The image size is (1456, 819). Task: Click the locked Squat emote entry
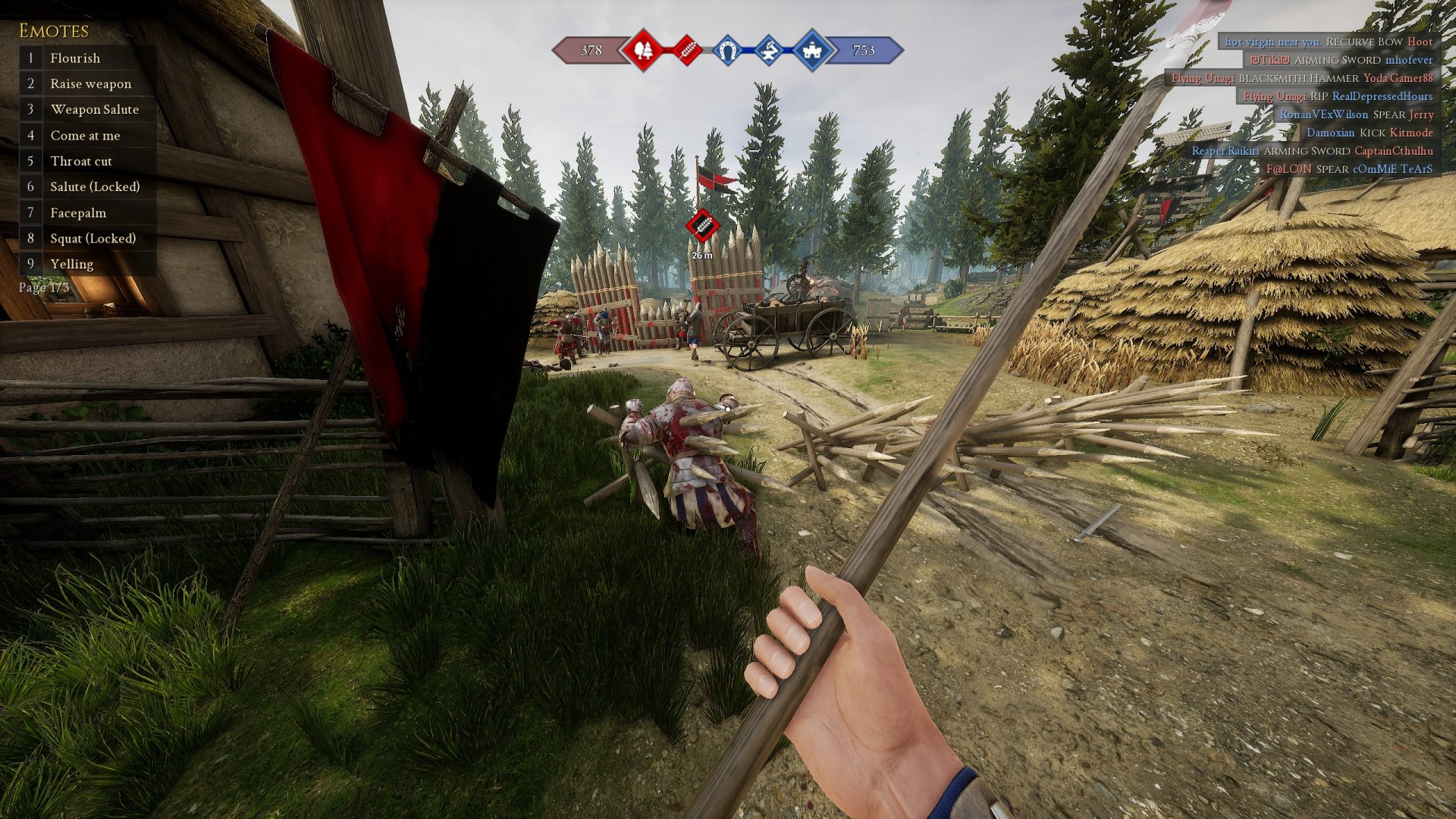[x=93, y=239]
